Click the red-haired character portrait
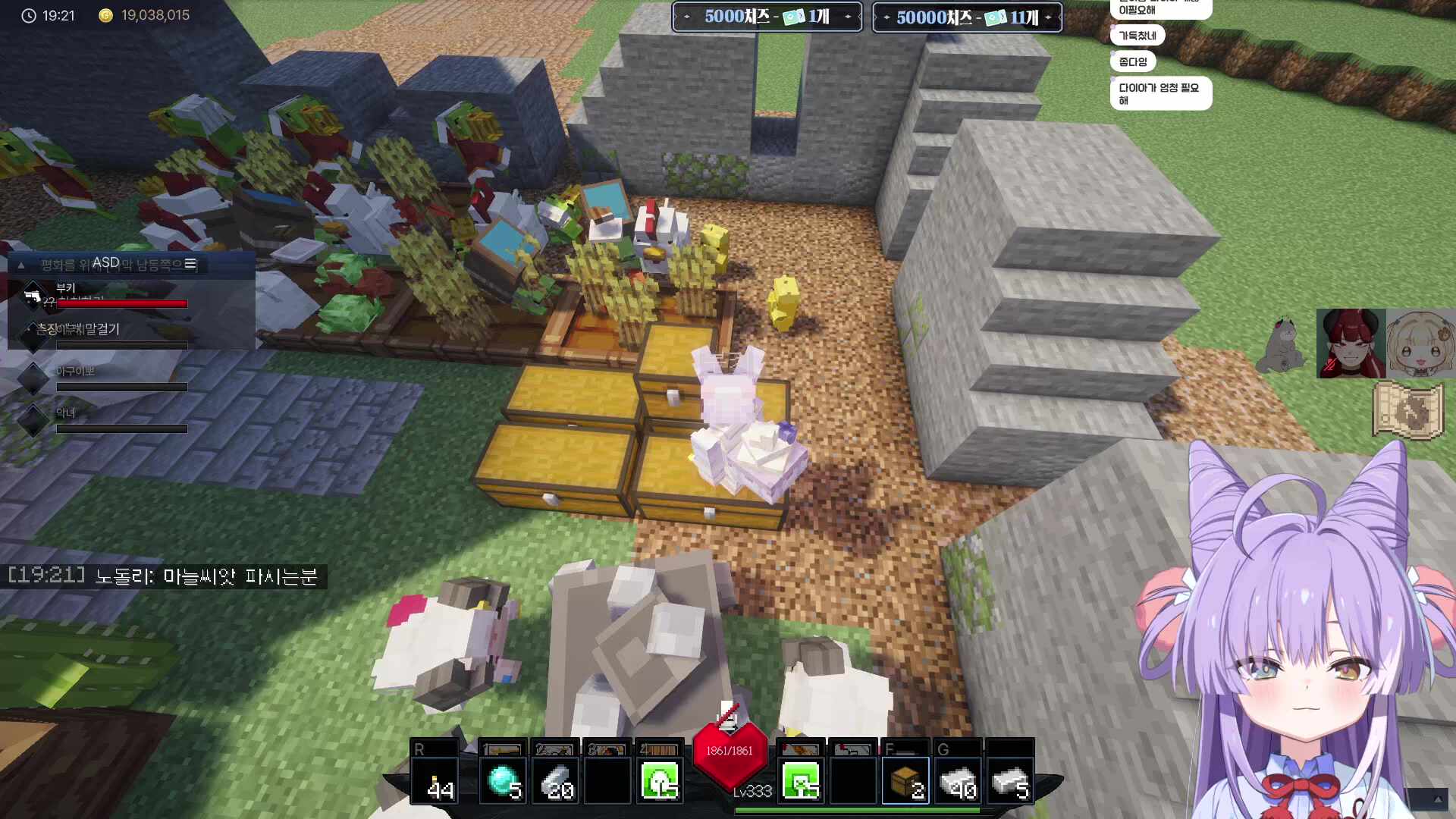This screenshot has width=1456, height=819. click(x=1351, y=344)
